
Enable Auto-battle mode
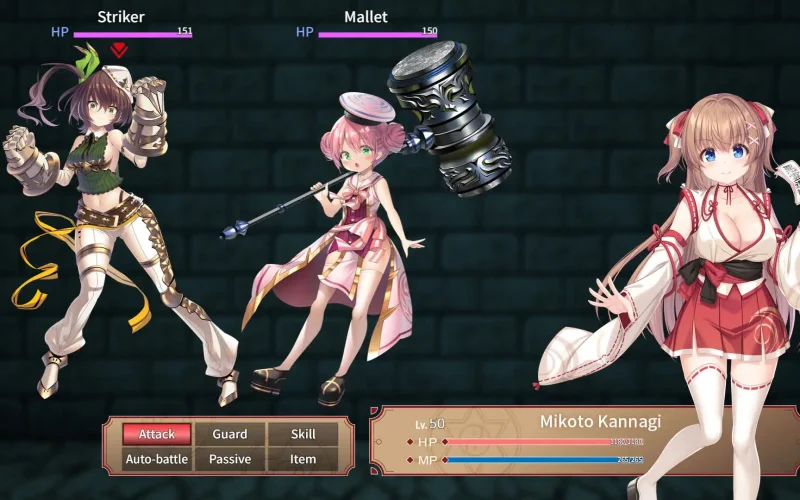click(x=157, y=459)
